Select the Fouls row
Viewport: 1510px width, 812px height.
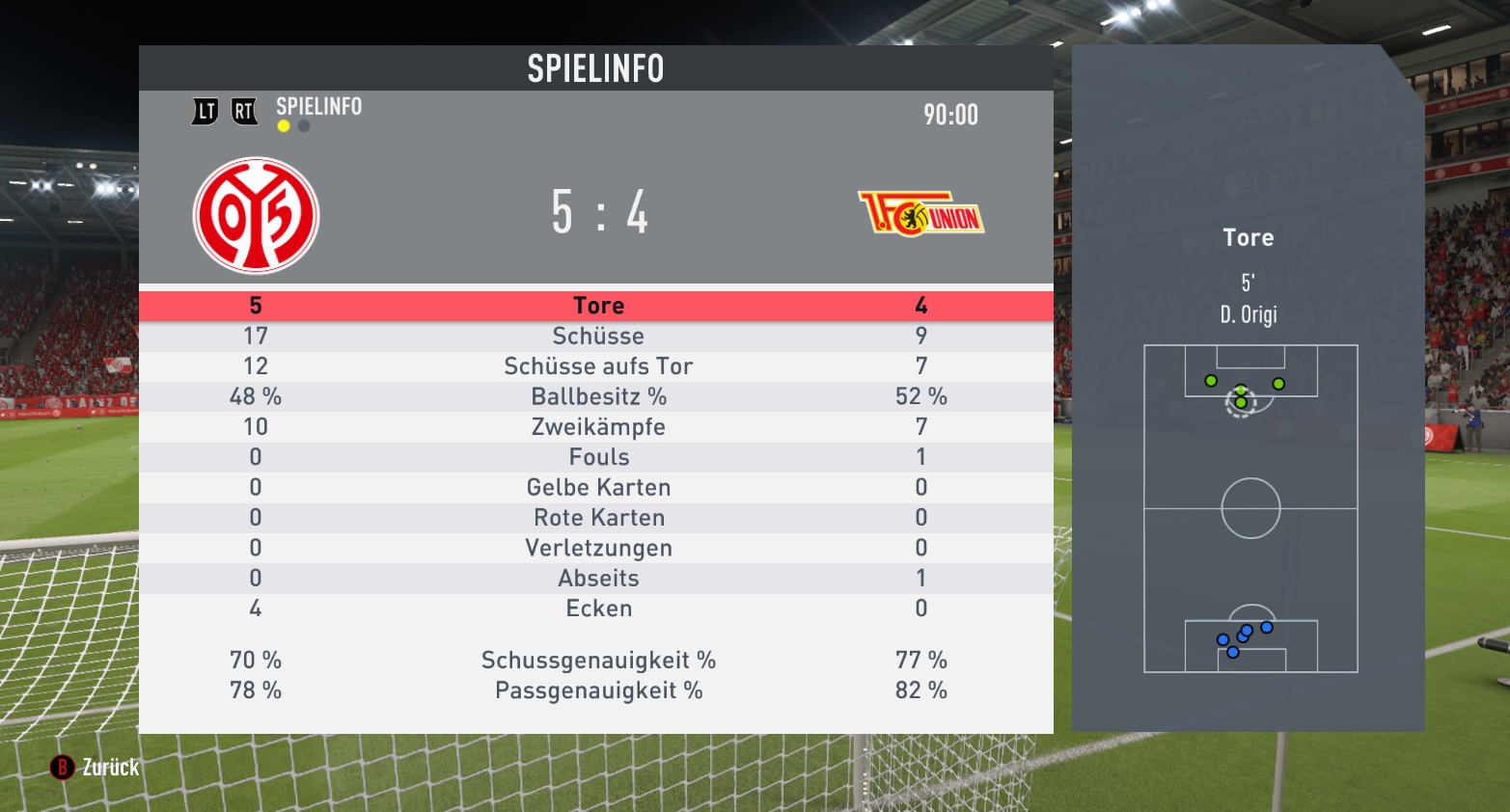598,457
